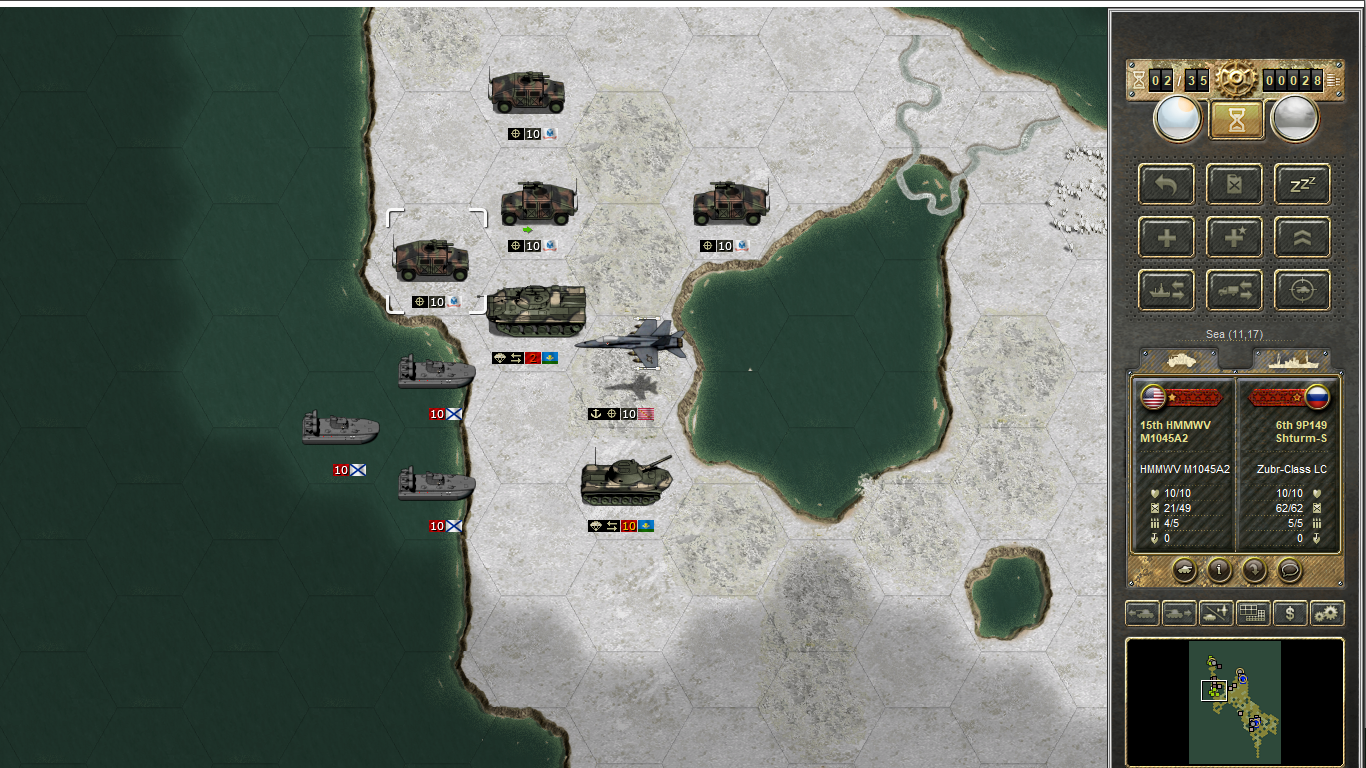Toggle the air/ground layer view button
This screenshot has height=768, width=1366.
[1216, 613]
